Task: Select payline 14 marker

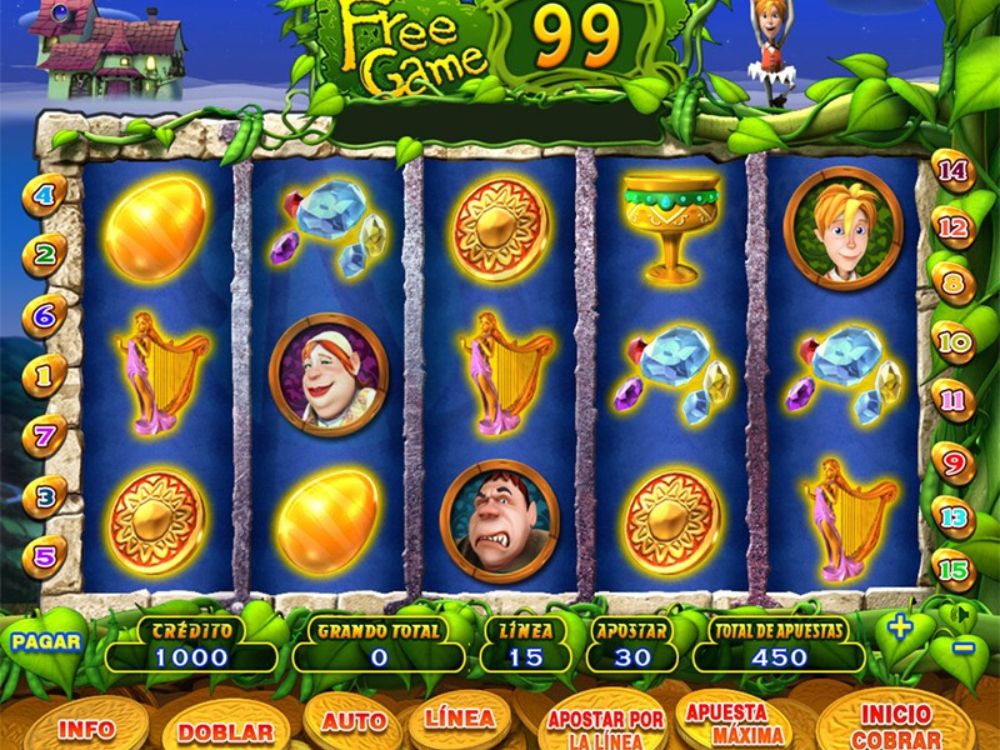Action: pos(955,171)
